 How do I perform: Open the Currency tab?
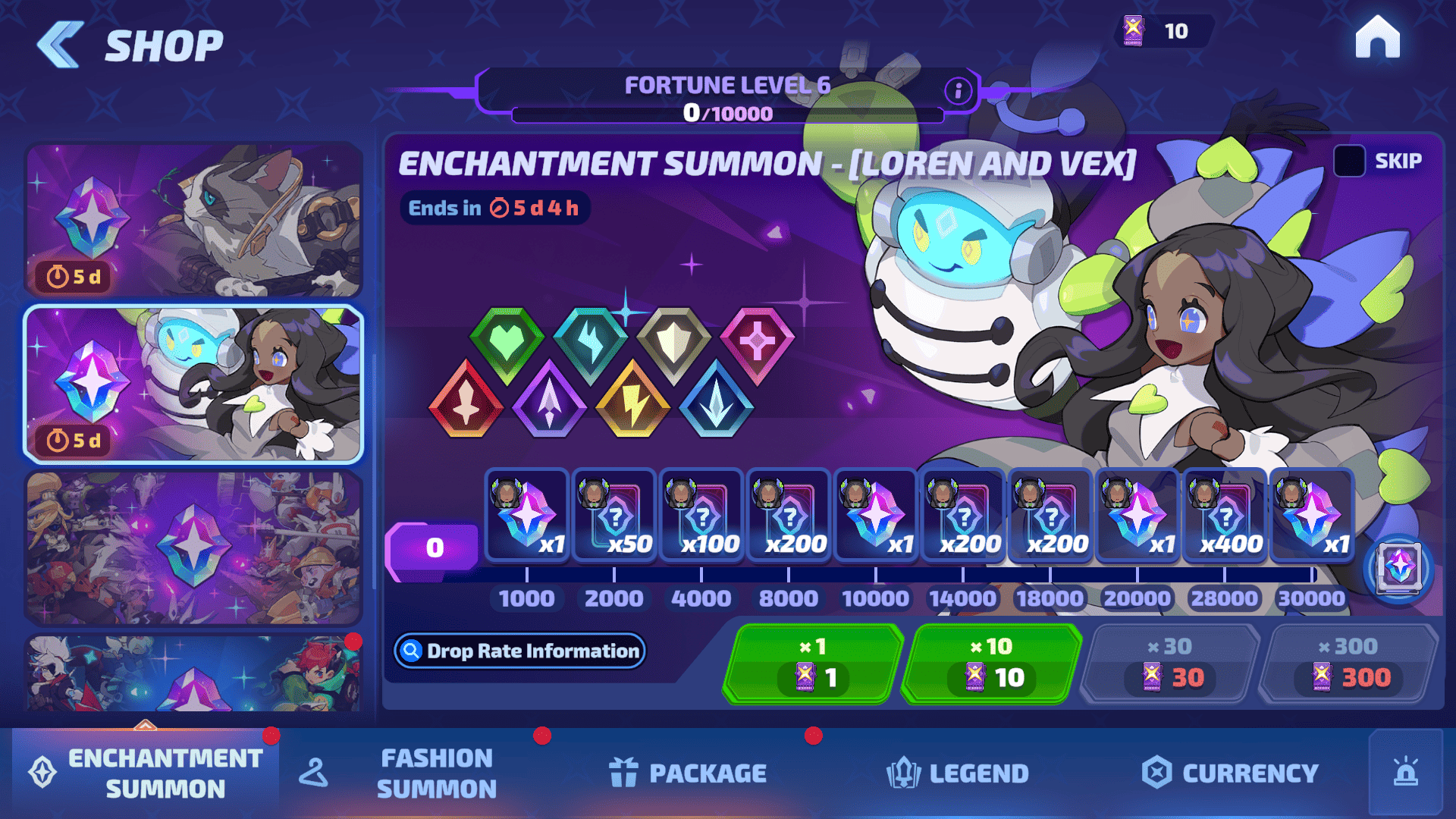coord(1230,773)
